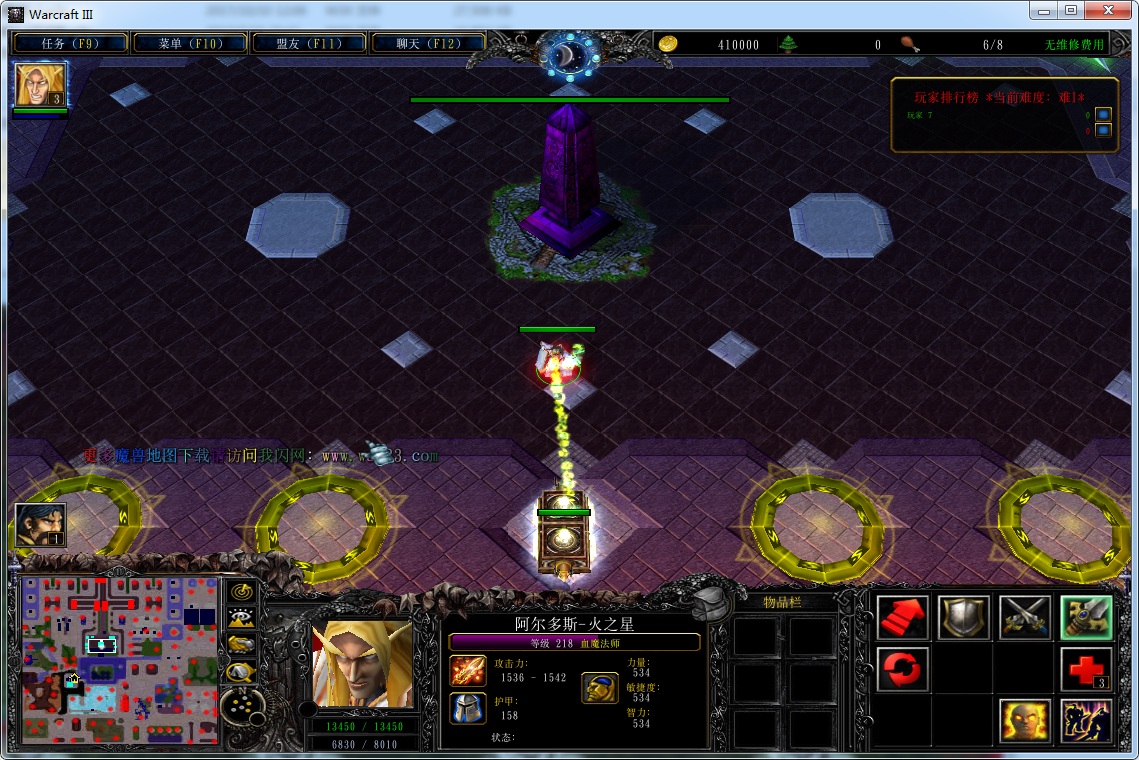Open formation movement toggle button
Viewport: 1139px width, 760px height.
pos(241,707)
